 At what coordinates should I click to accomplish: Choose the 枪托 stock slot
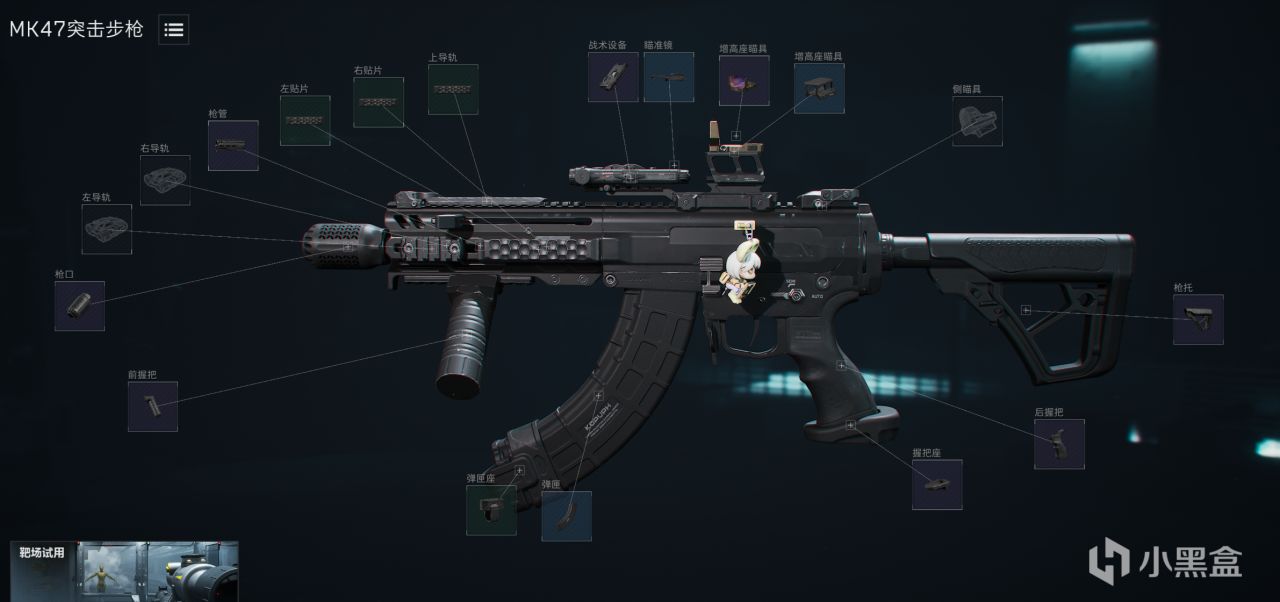1198,320
